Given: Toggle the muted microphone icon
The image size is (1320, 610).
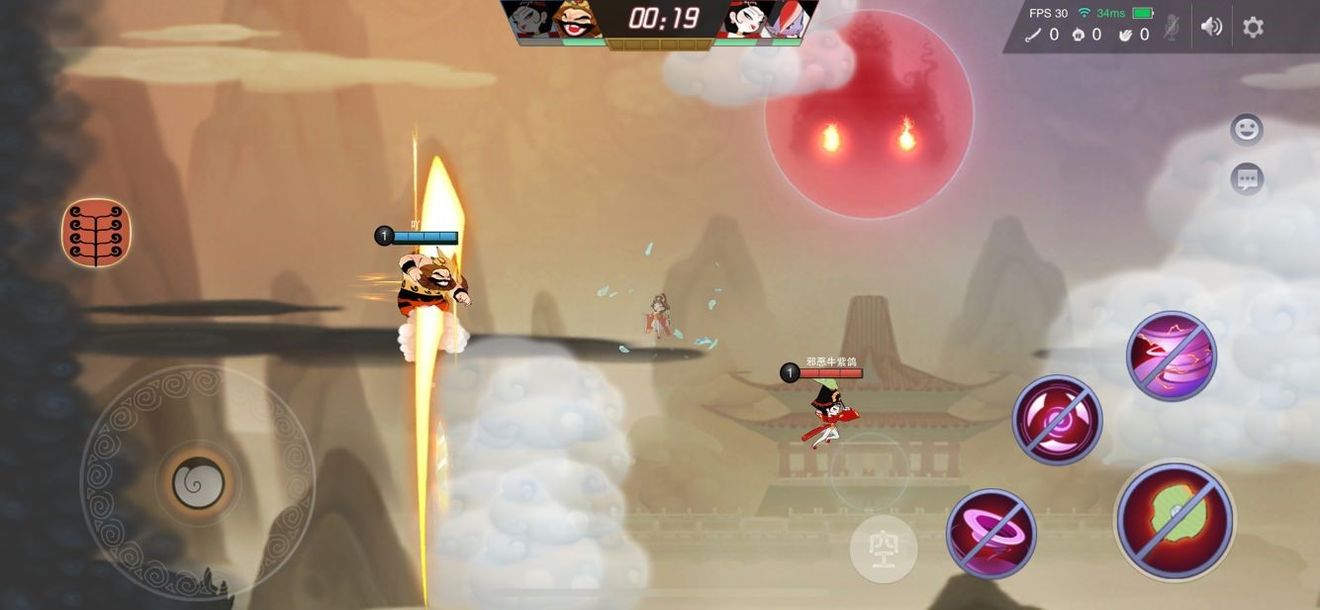Looking at the screenshot, I should pos(1171,28).
